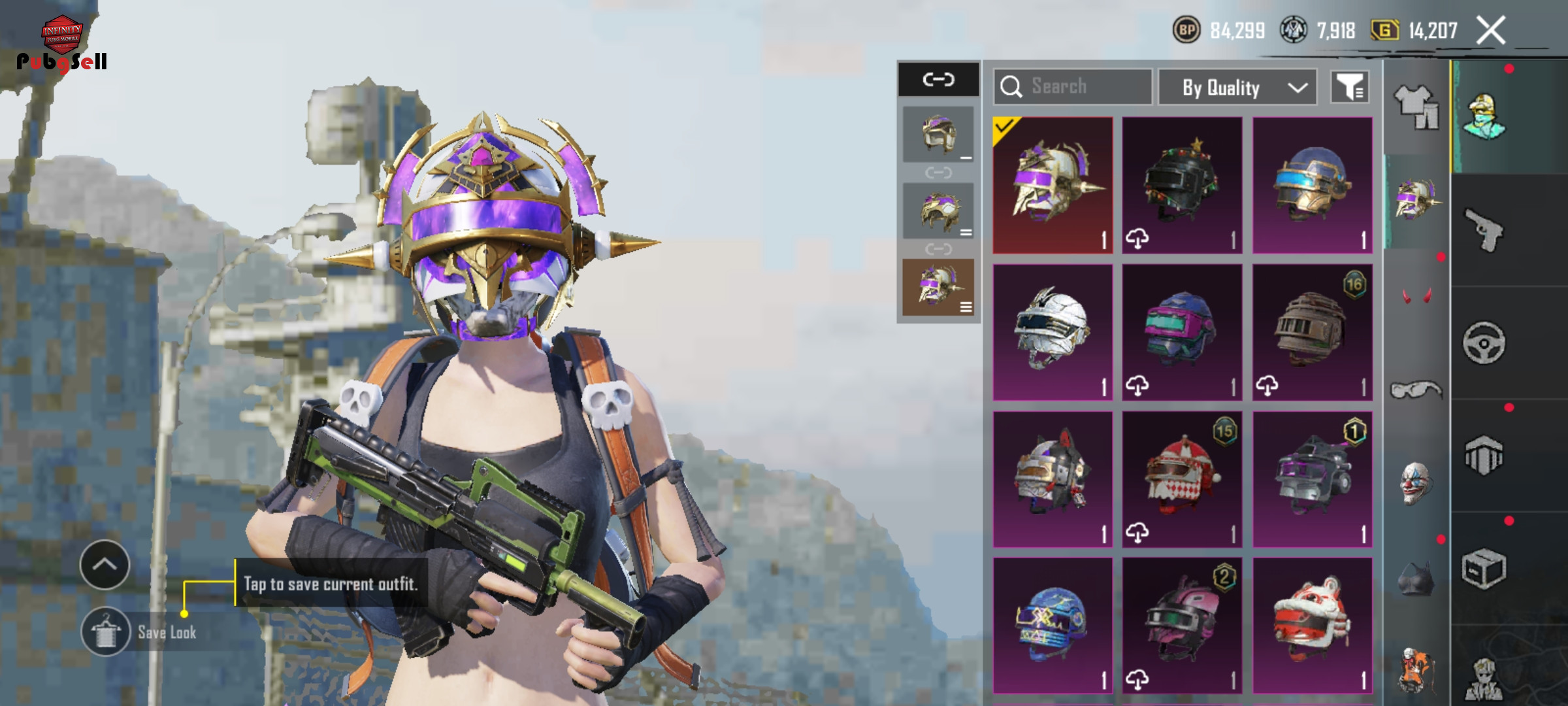Open the steering wheel vehicle tab
This screenshot has height=706, width=1568.
[x=1484, y=343]
